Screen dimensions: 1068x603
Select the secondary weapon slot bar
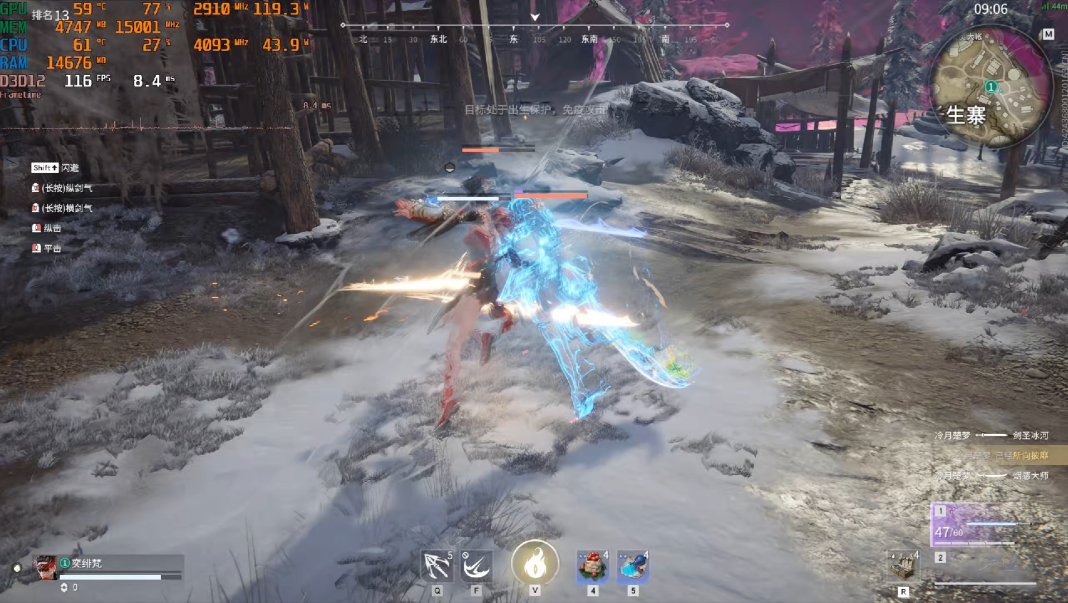click(x=985, y=573)
